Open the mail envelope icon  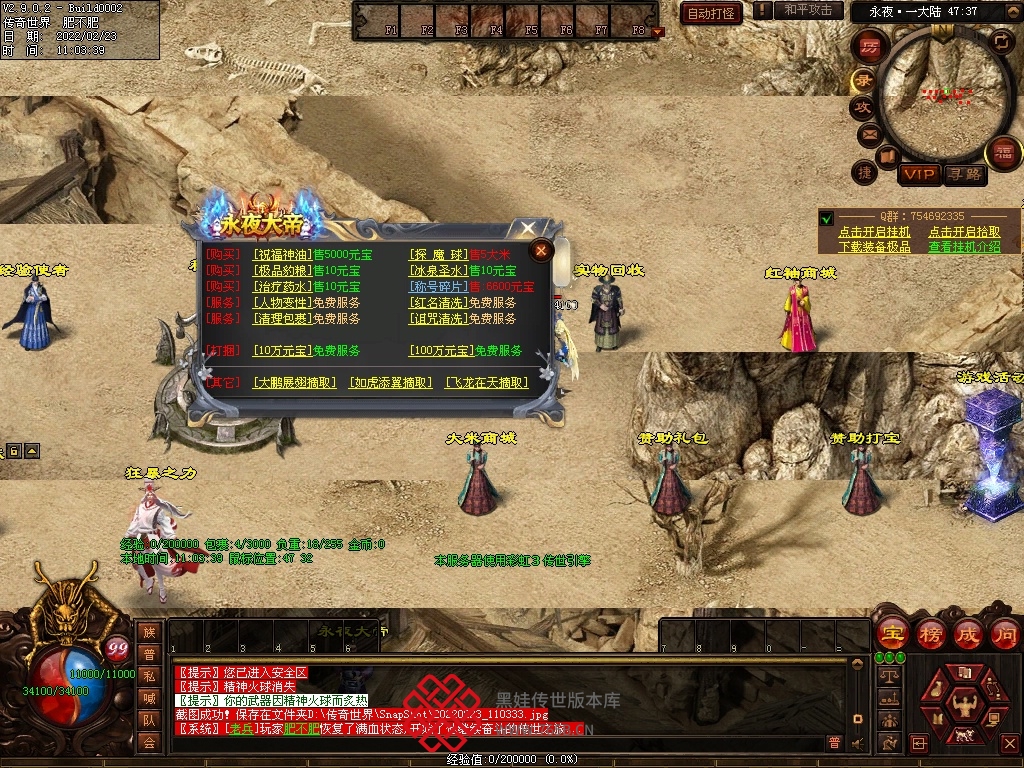click(x=868, y=134)
